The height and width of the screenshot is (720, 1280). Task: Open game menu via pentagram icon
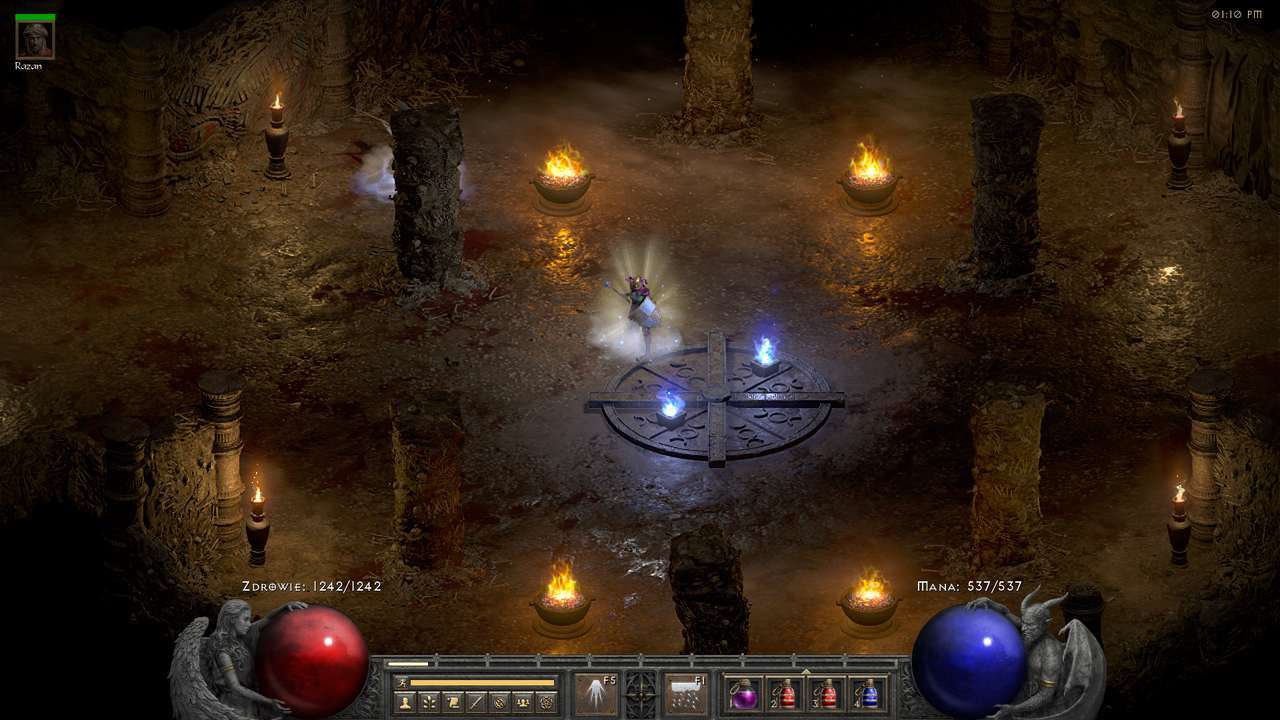pos(546,702)
